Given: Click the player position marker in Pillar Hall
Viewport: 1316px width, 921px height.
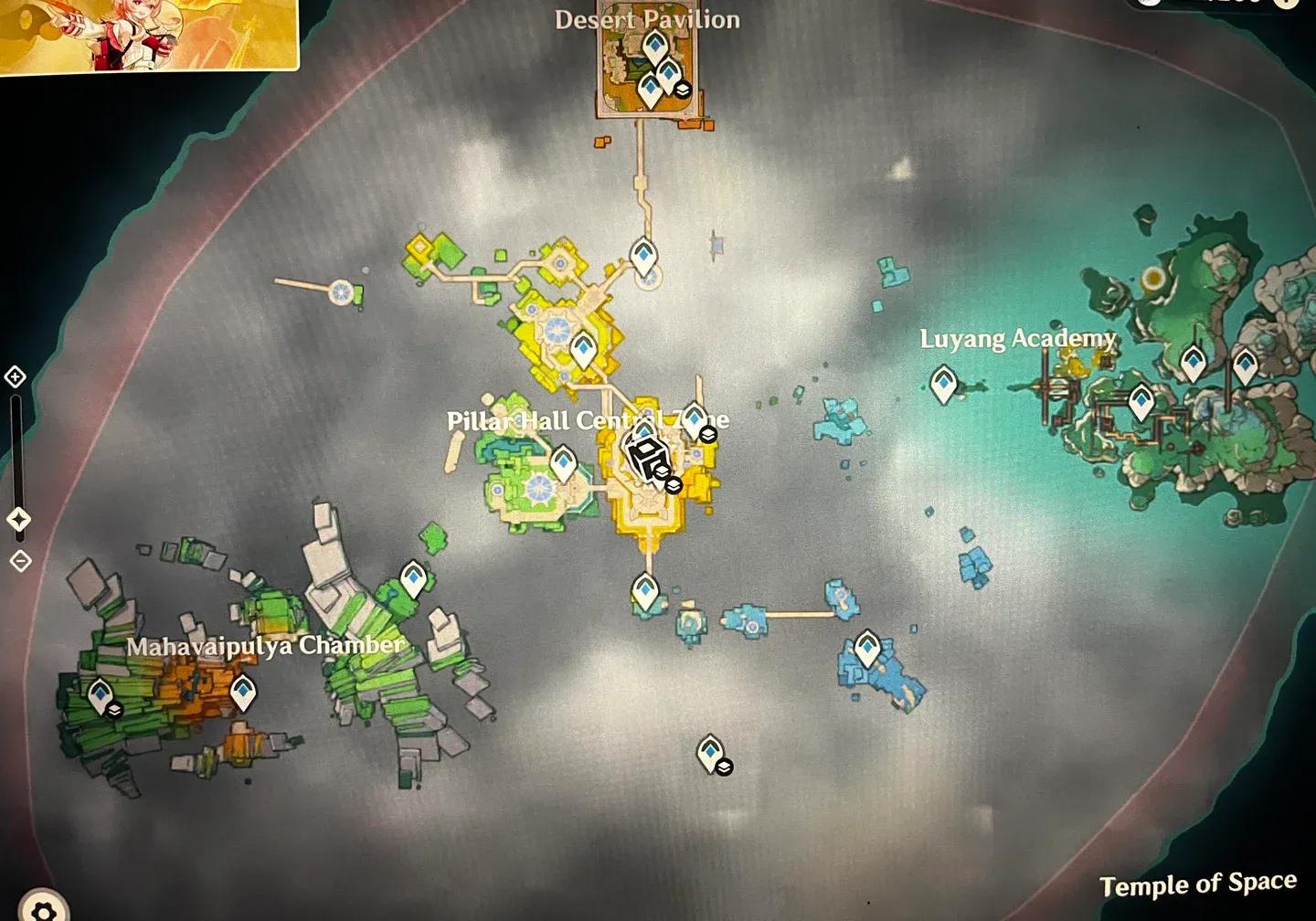Looking at the screenshot, I should (x=647, y=456).
